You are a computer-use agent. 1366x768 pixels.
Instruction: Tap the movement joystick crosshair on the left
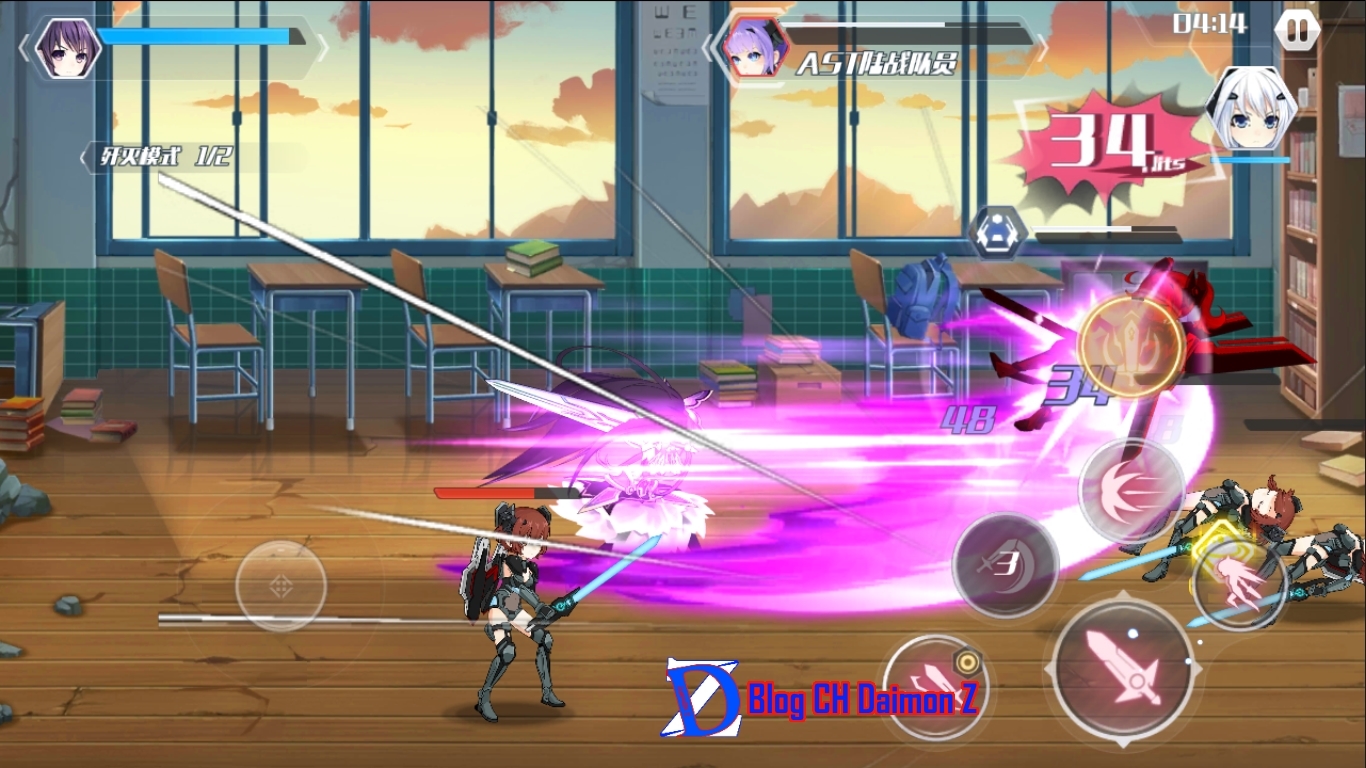pyautogui.click(x=279, y=587)
